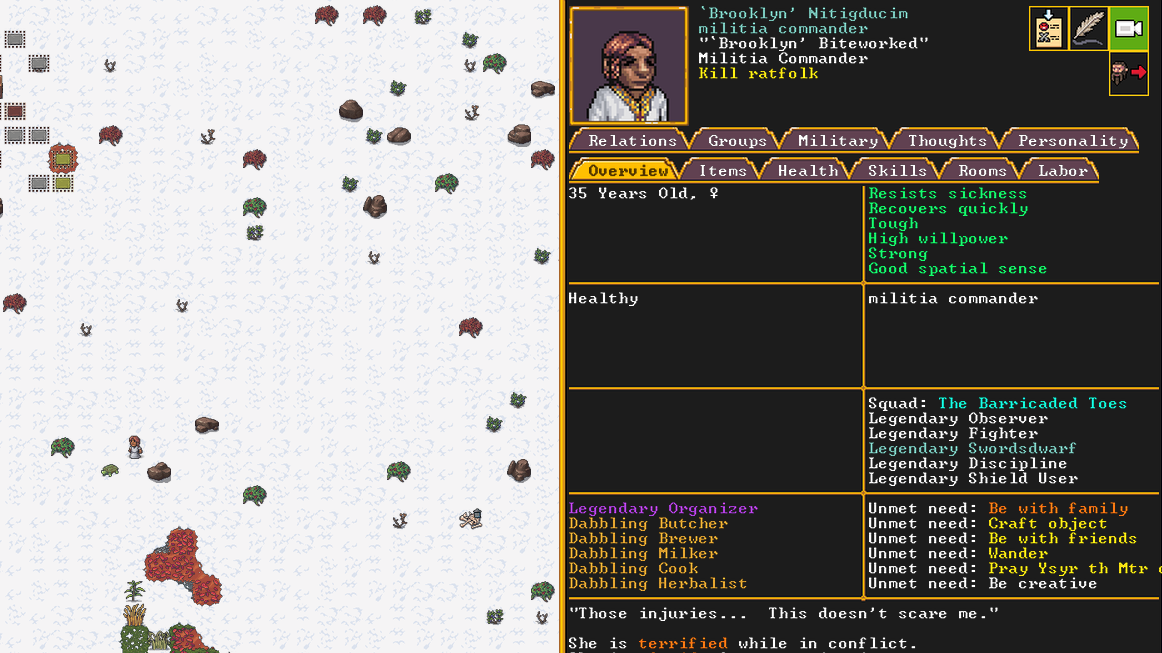Switch to the Labor subtab
This screenshot has height=653, width=1162.
click(x=1062, y=171)
